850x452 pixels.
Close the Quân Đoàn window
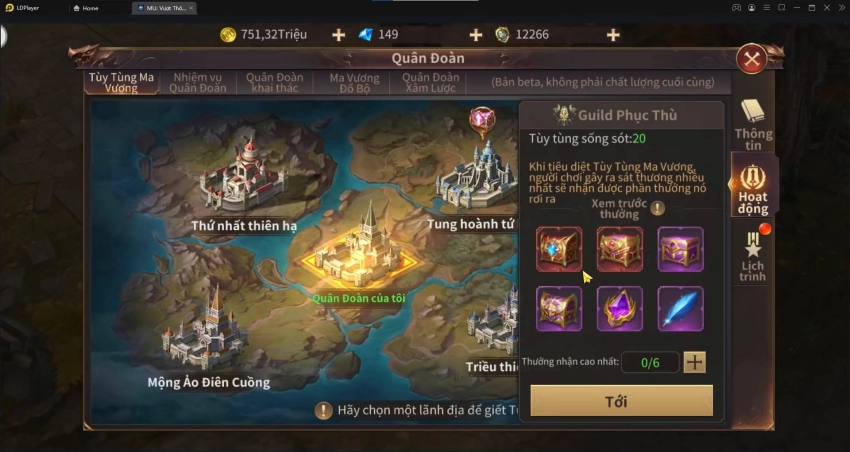tap(751, 59)
